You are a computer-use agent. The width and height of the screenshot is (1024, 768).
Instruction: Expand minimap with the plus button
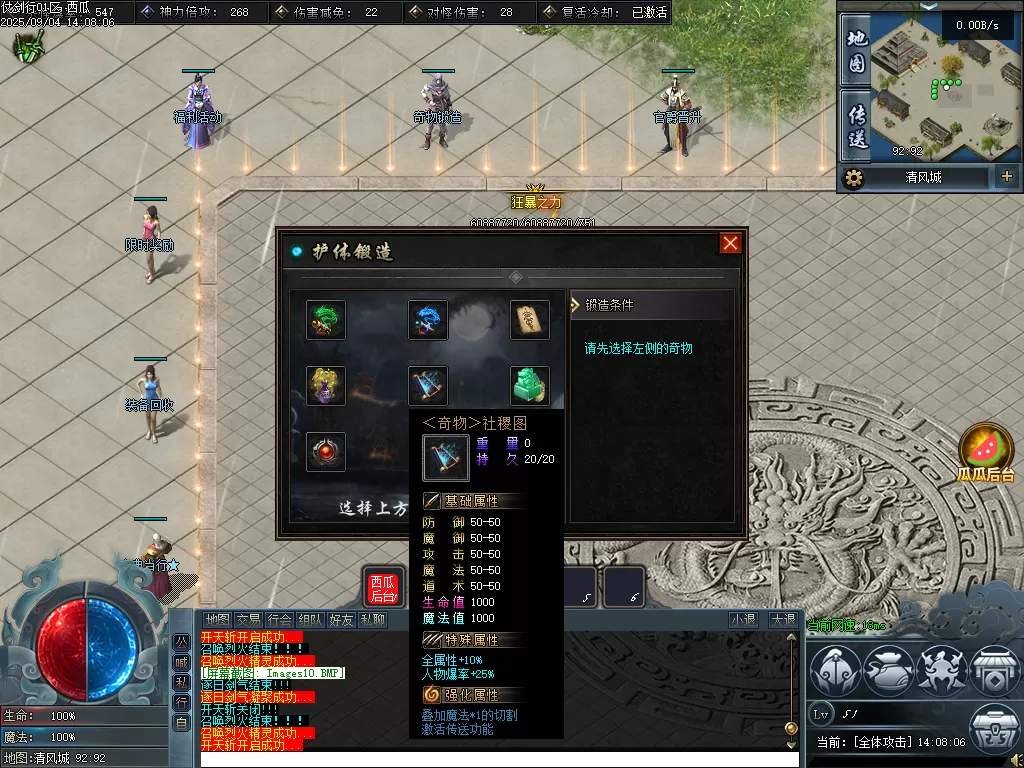pyautogui.click(x=1006, y=177)
